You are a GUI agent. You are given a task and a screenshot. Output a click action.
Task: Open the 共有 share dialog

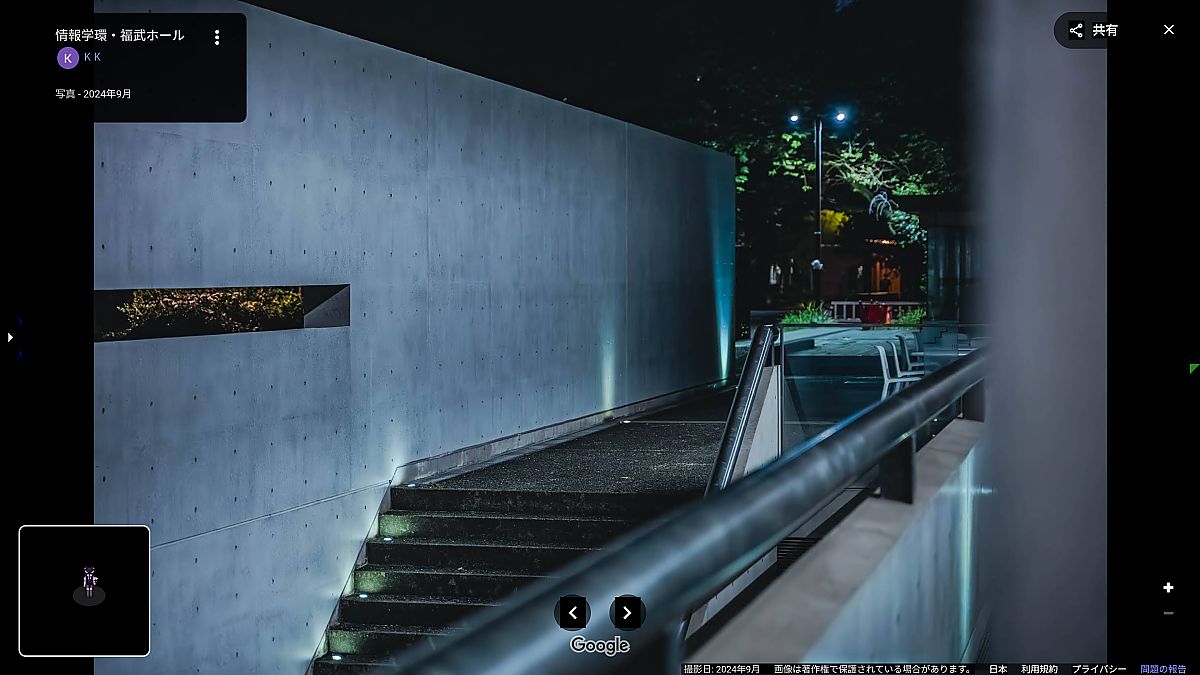point(1093,30)
